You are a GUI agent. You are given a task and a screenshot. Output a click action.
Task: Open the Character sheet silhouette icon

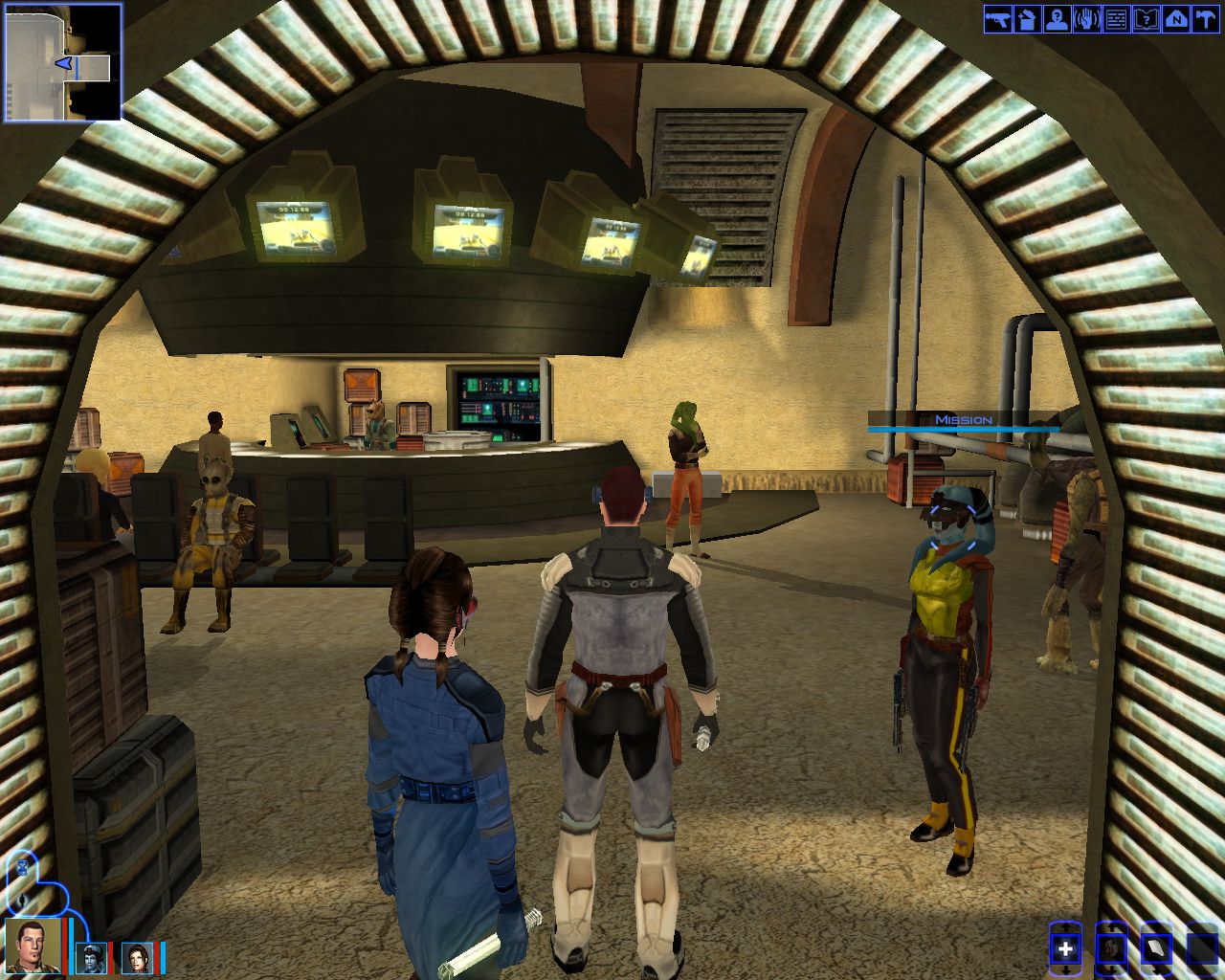(x=1057, y=19)
